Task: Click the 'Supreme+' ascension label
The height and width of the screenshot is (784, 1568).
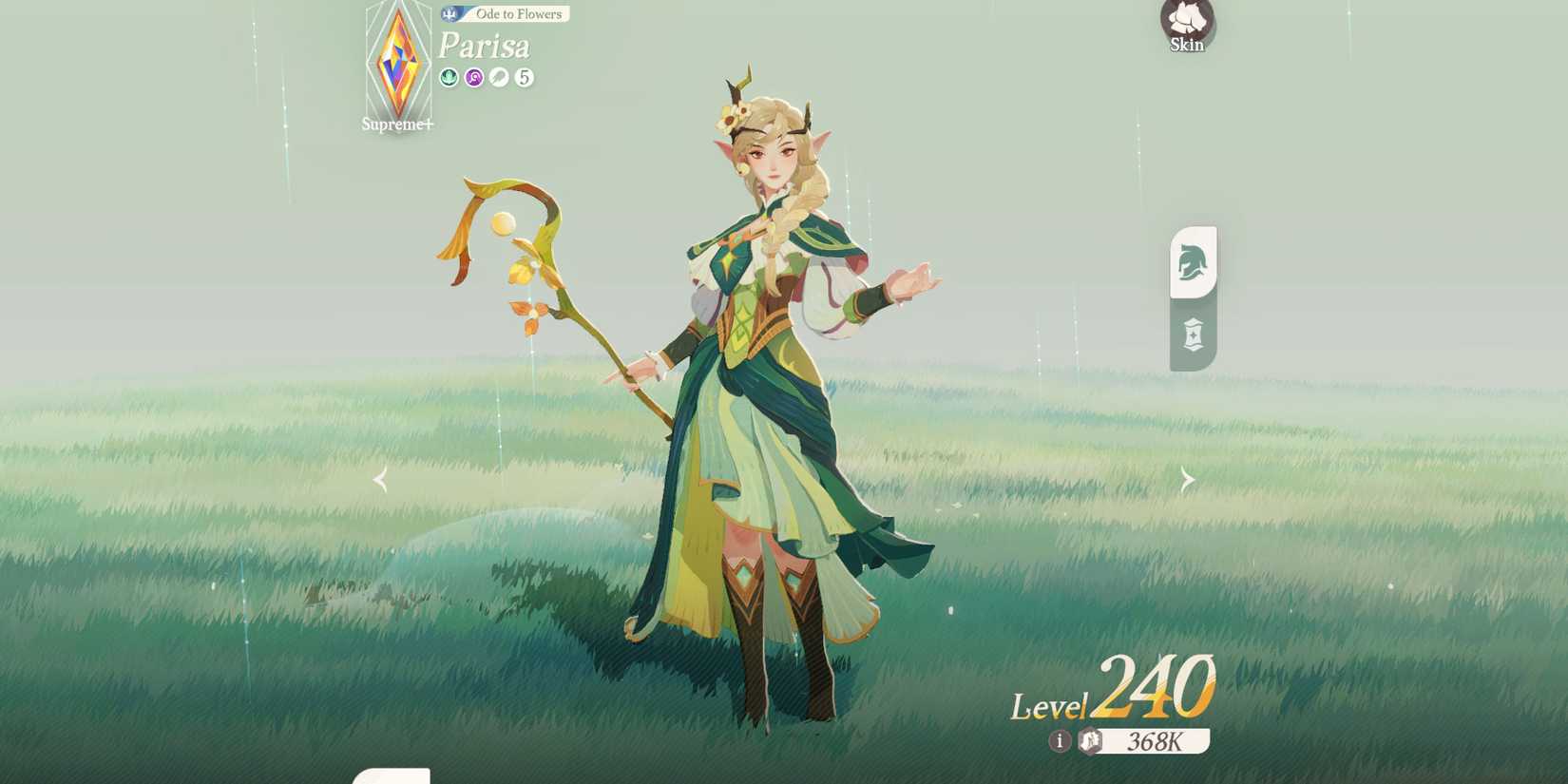Action: point(398,124)
